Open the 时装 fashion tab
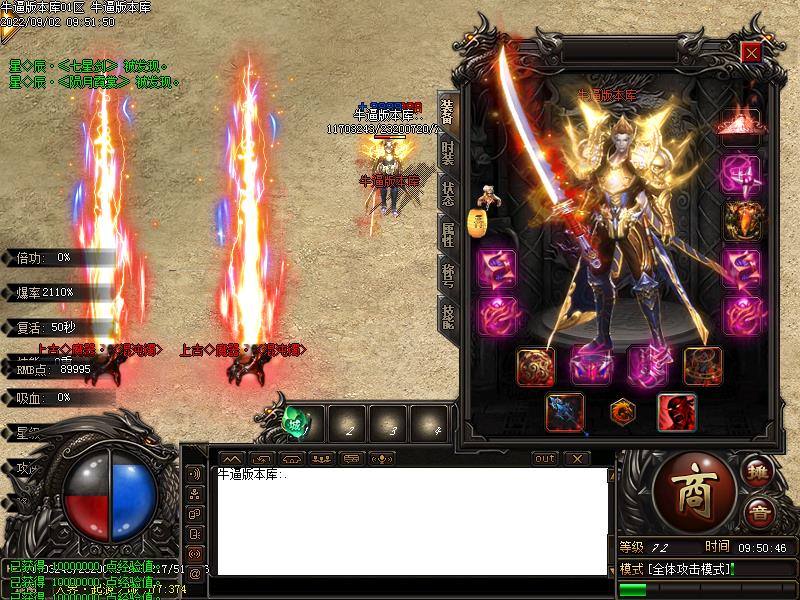The image size is (800, 600). 447,153
